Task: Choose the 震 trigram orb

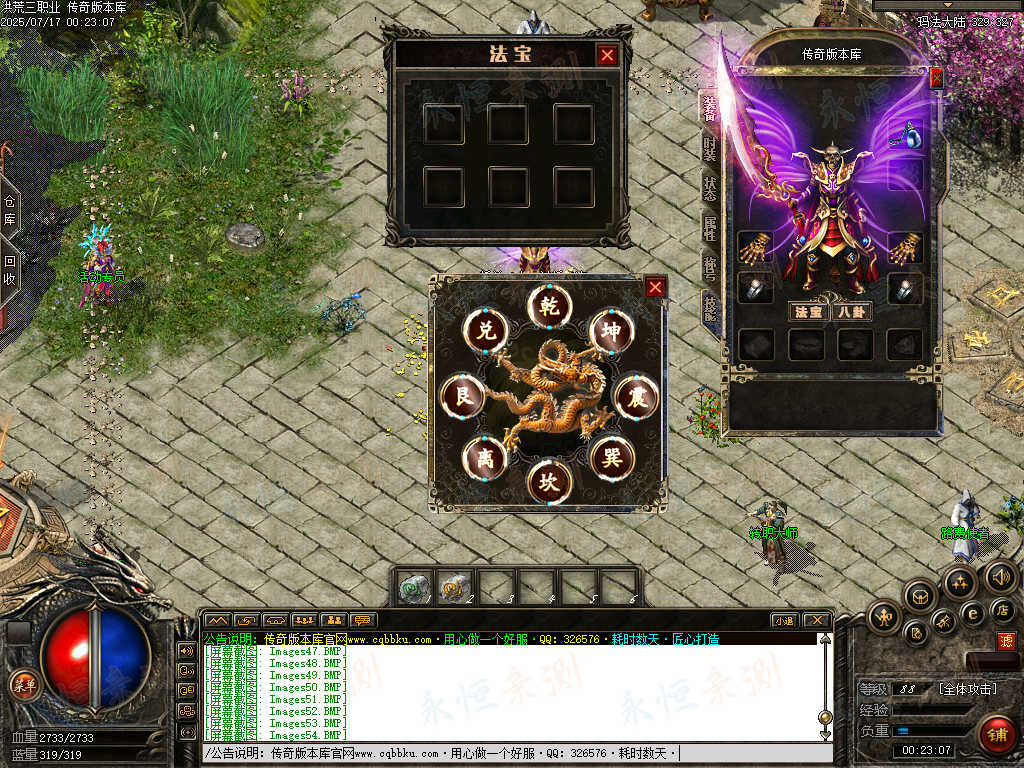Action: (636, 398)
